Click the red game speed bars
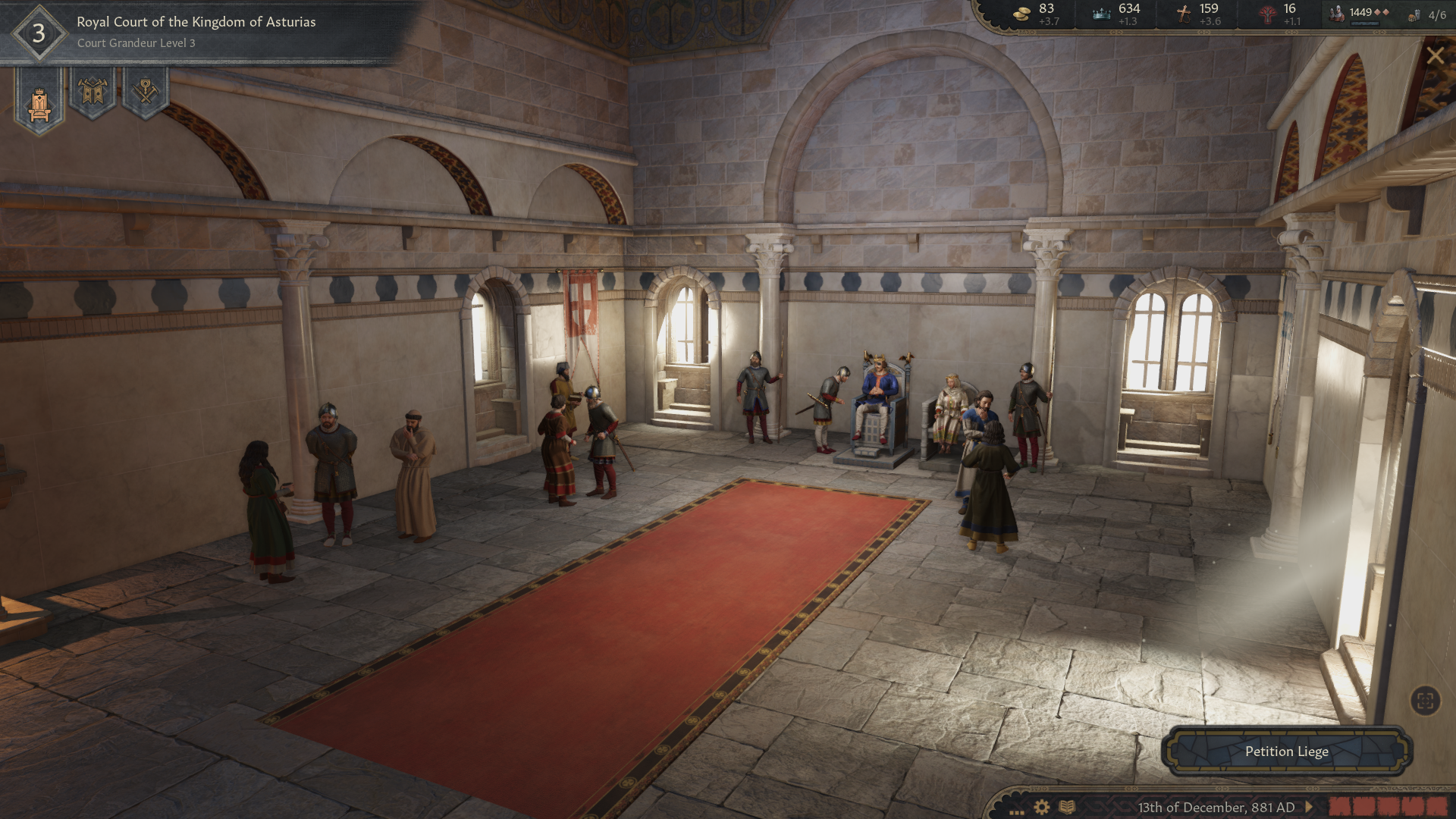 tap(1386, 805)
